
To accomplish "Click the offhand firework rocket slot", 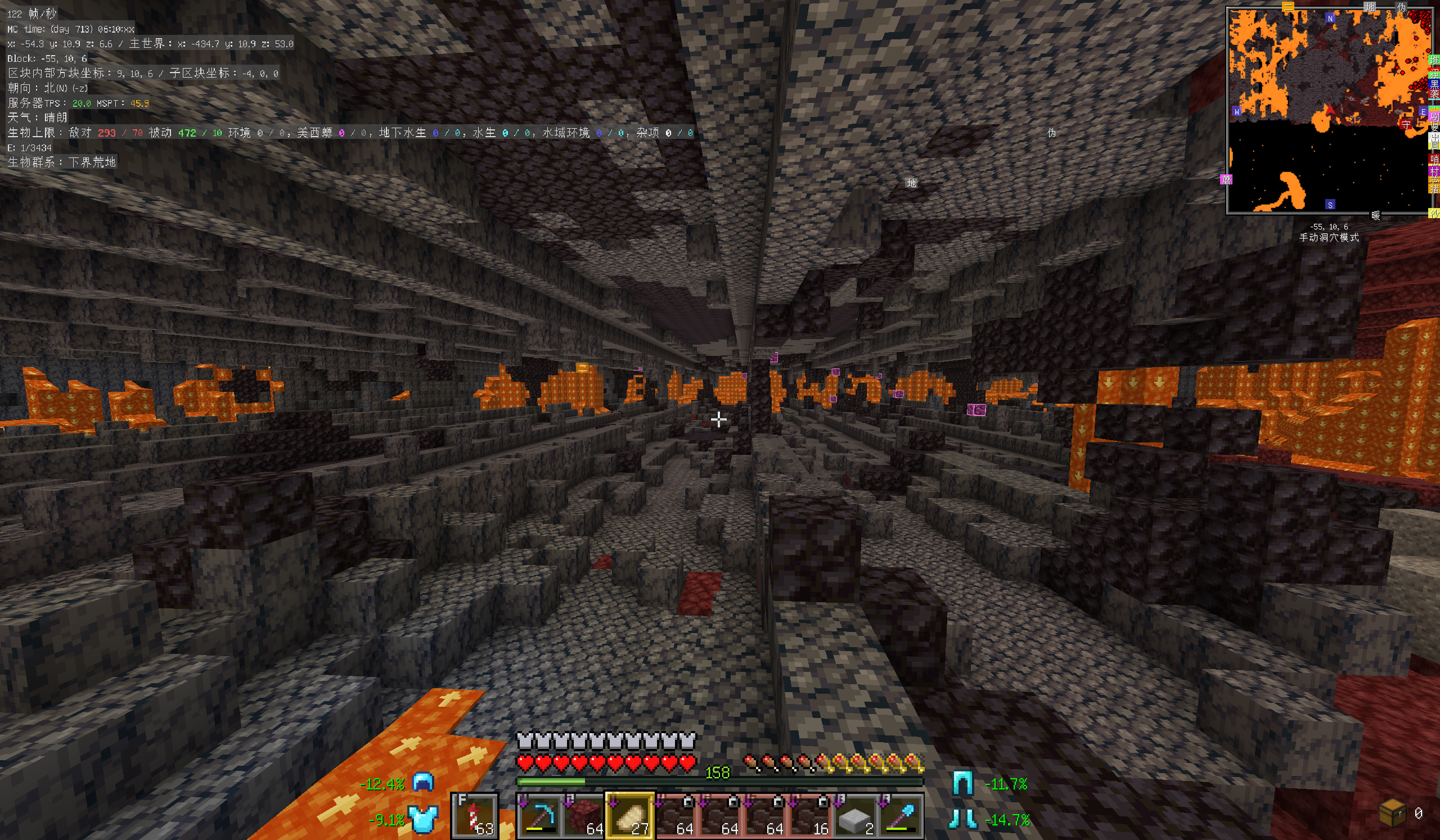I will click(474, 816).
